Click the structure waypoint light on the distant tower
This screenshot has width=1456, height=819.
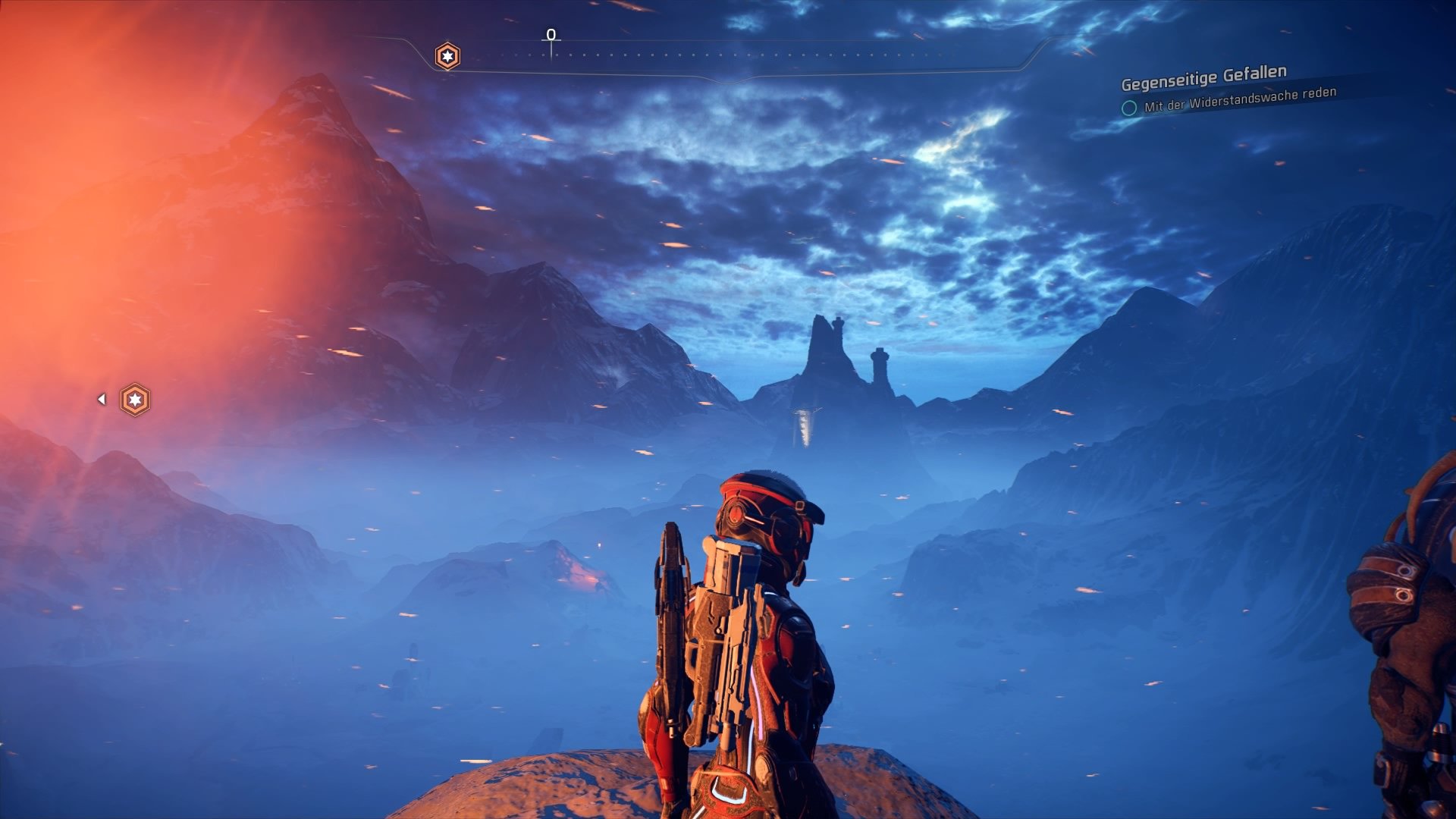[805, 428]
